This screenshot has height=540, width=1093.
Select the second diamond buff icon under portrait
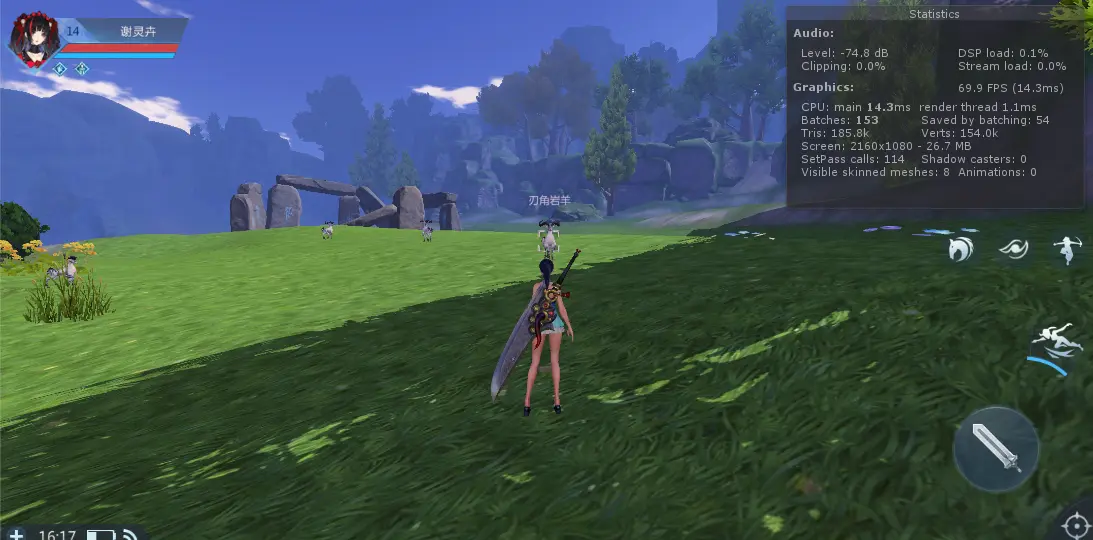coord(82,69)
